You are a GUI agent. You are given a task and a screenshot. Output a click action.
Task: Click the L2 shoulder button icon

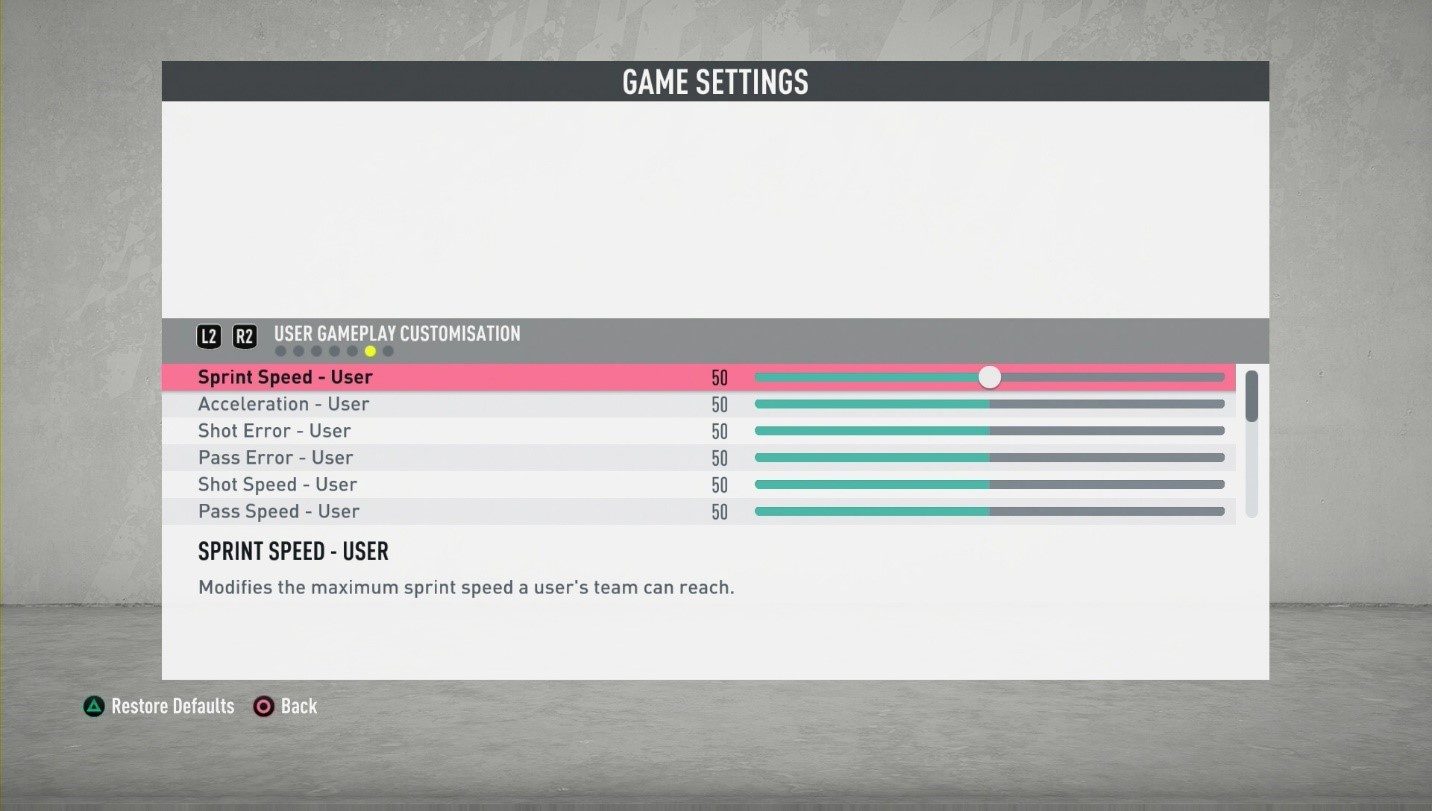click(x=209, y=336)
